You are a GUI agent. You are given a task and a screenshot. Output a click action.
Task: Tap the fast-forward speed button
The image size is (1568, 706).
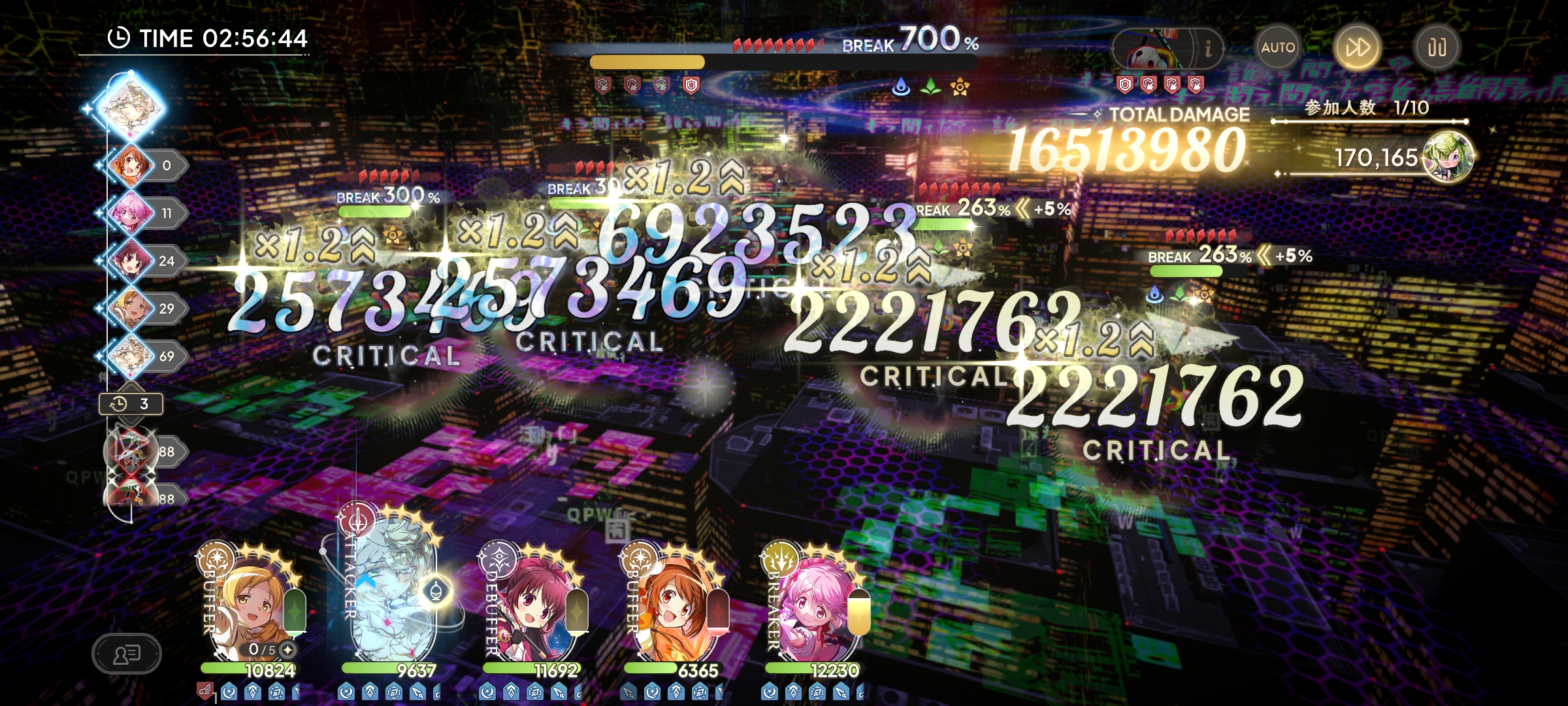1357,48
